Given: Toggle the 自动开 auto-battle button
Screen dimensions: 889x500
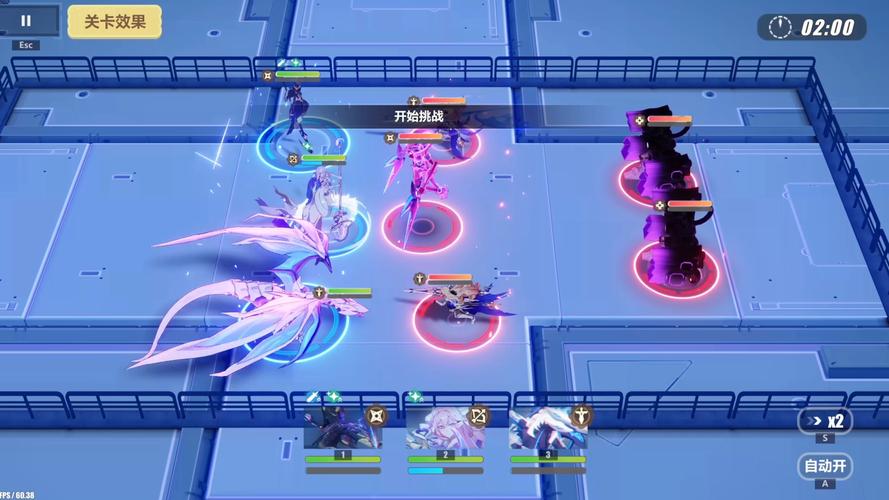Looking at the screenshot, I should click(825, 466).
